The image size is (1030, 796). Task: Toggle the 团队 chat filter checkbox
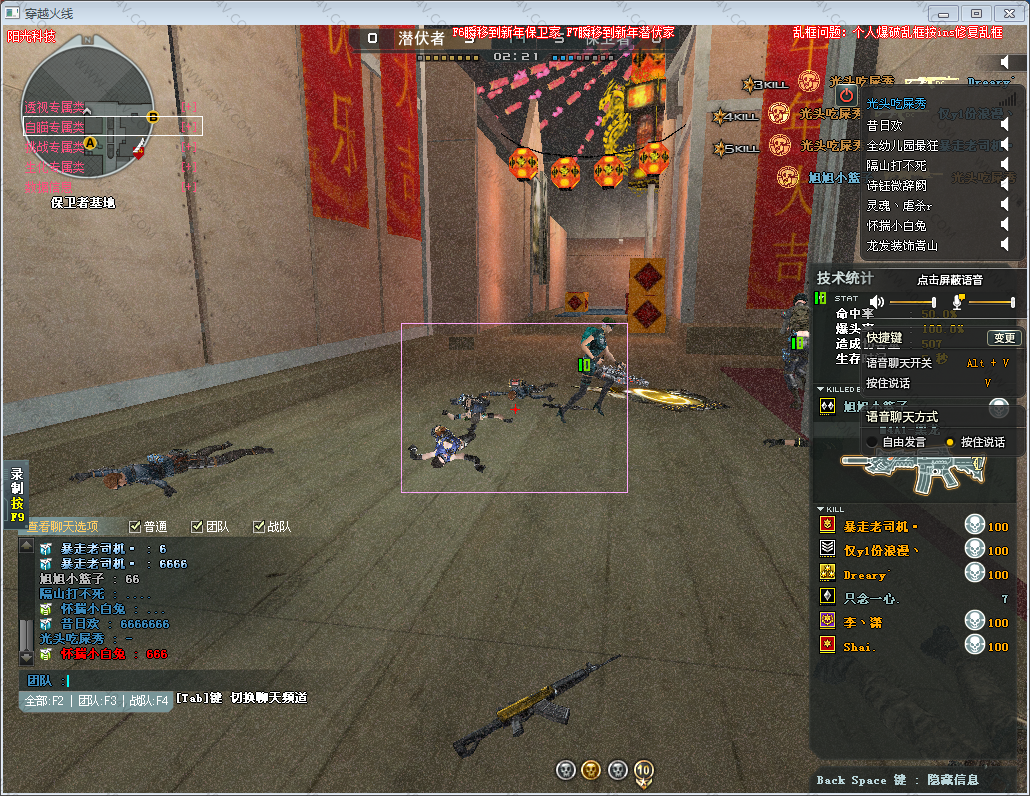pyautogui.click(x=197, y=526)
